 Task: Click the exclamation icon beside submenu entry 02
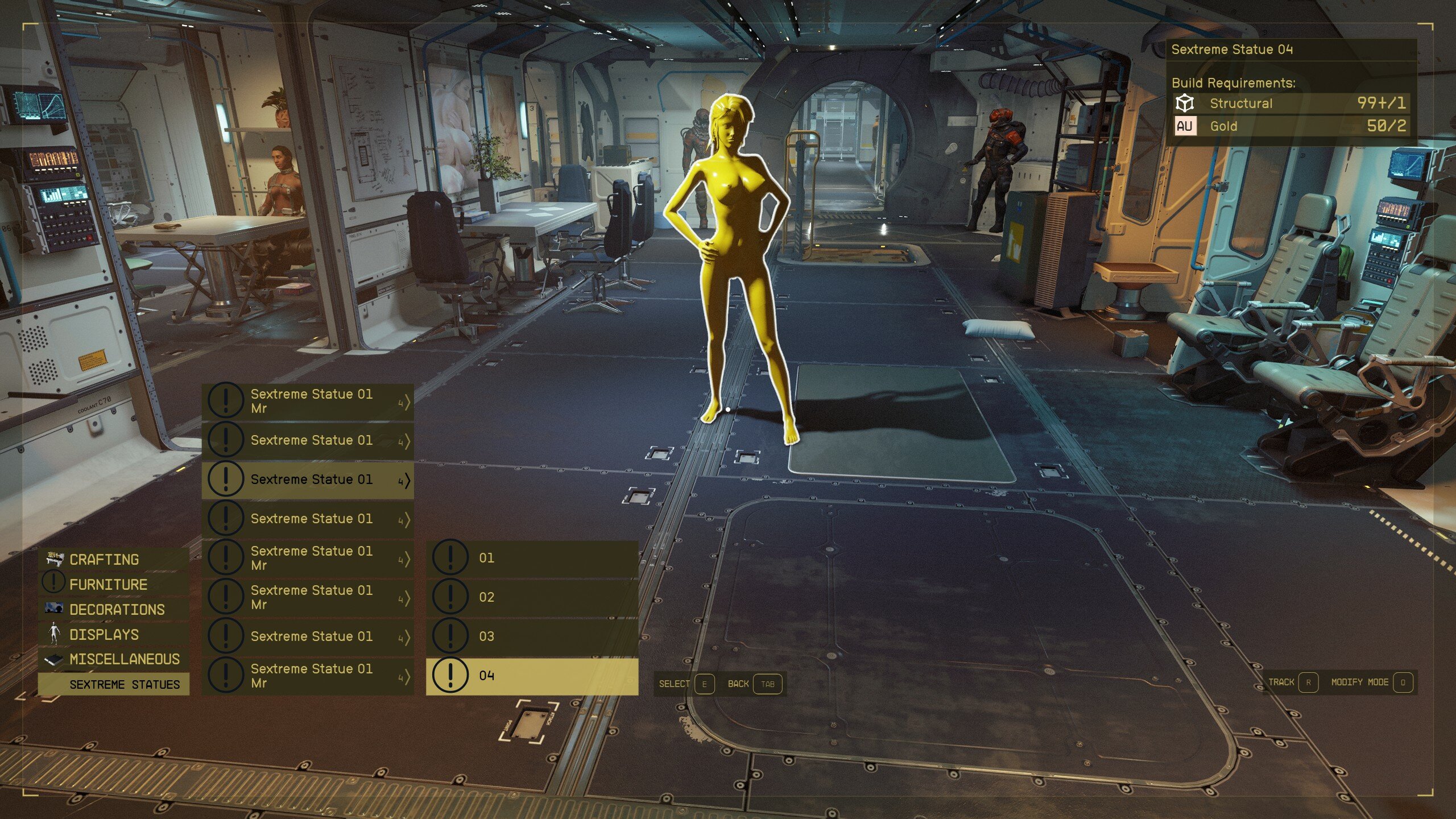[450, 597]
